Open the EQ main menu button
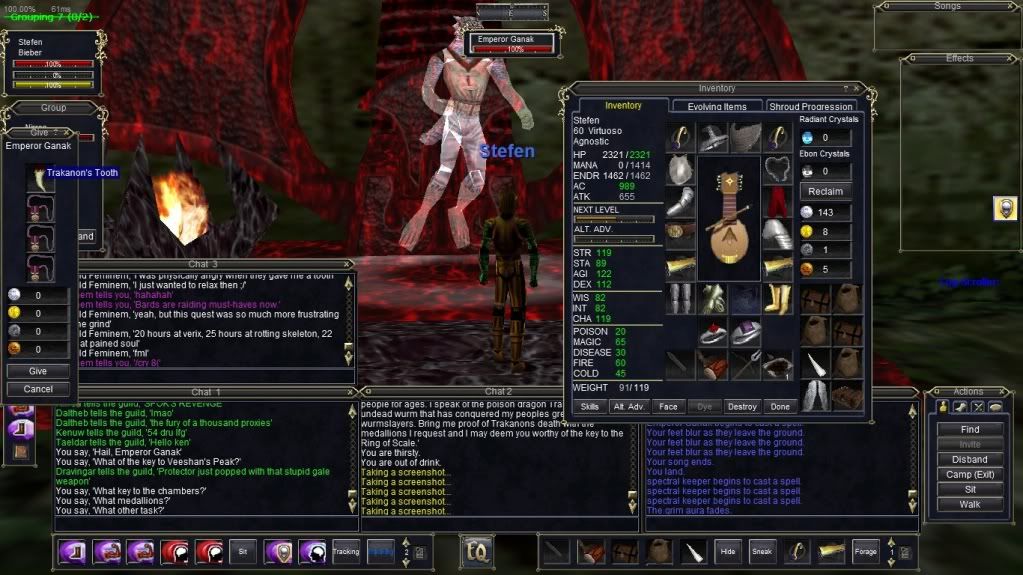Screen dimensions: 1023x575 (x=475, y=550)
